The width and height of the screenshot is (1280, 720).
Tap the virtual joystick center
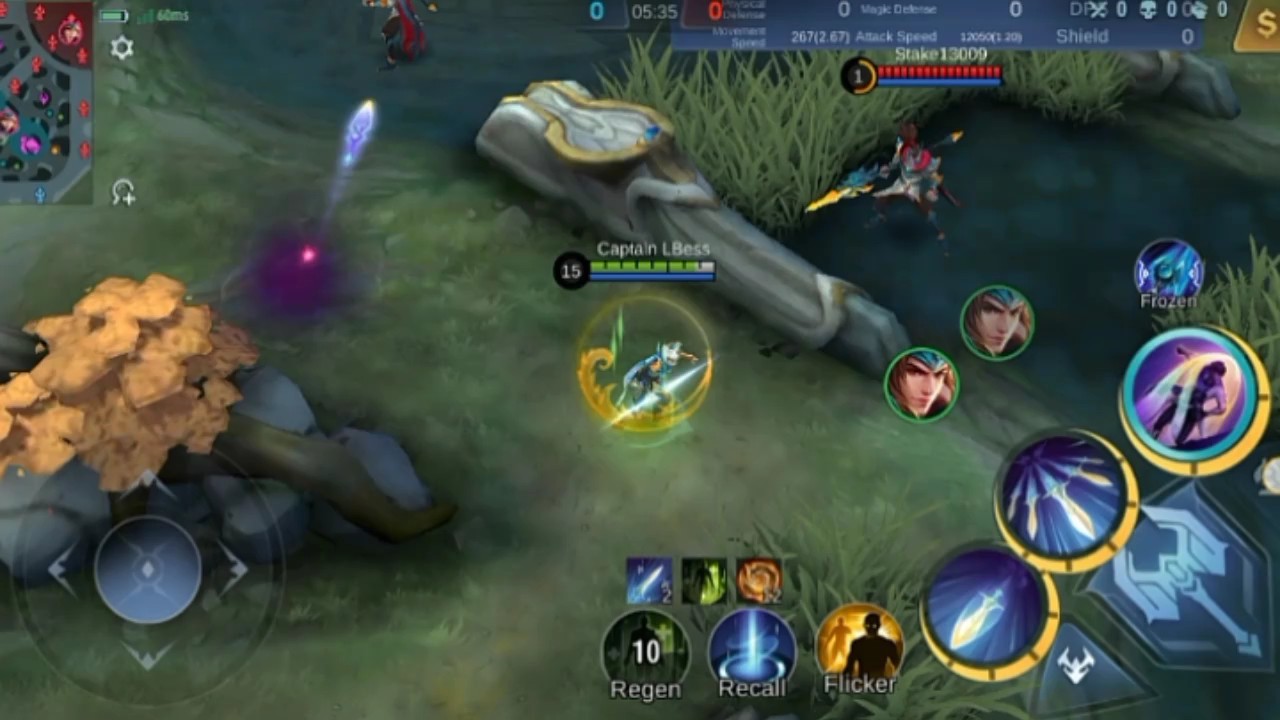coord(148,570)
